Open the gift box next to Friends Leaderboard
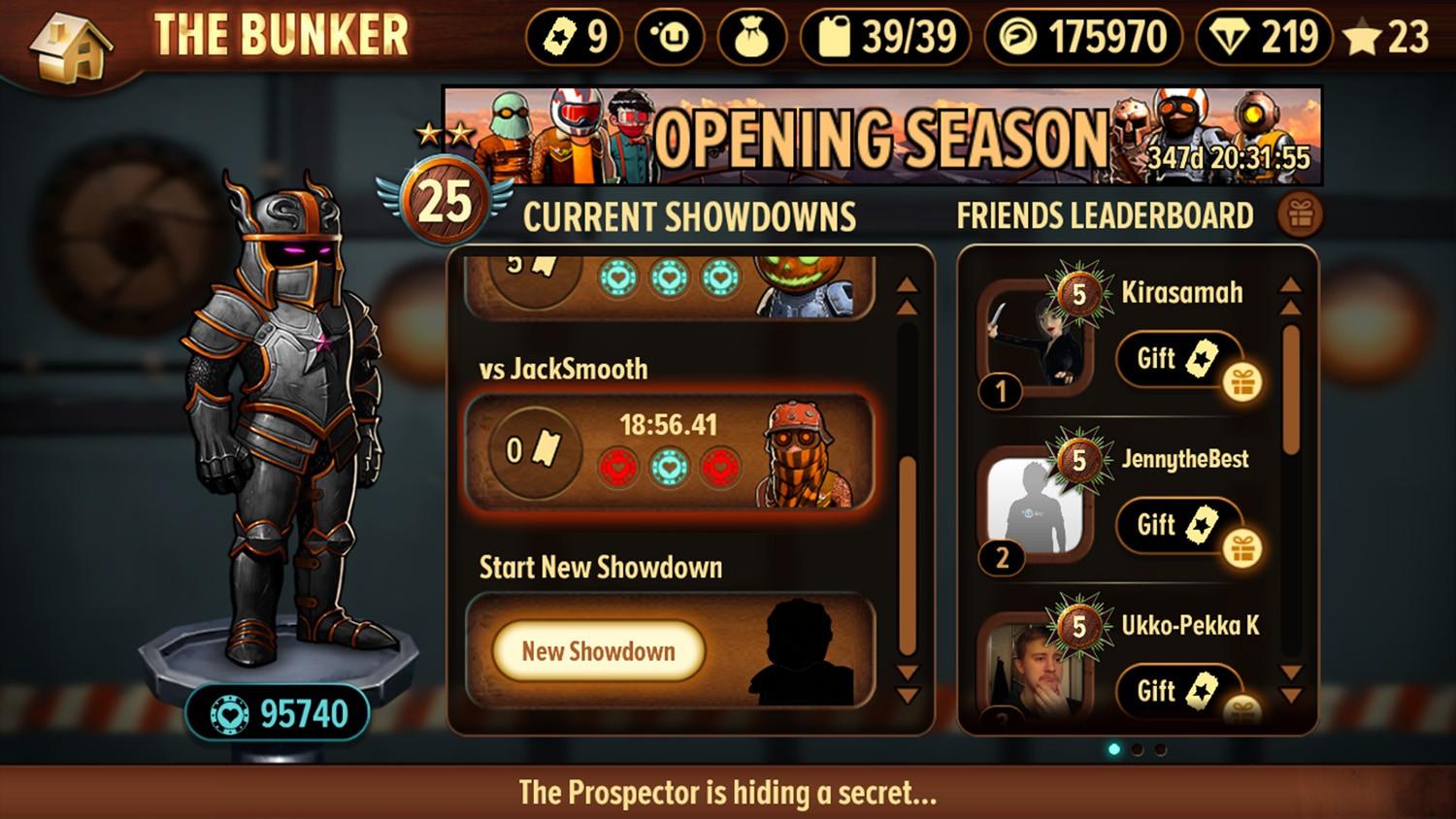 pos(1300,215)
